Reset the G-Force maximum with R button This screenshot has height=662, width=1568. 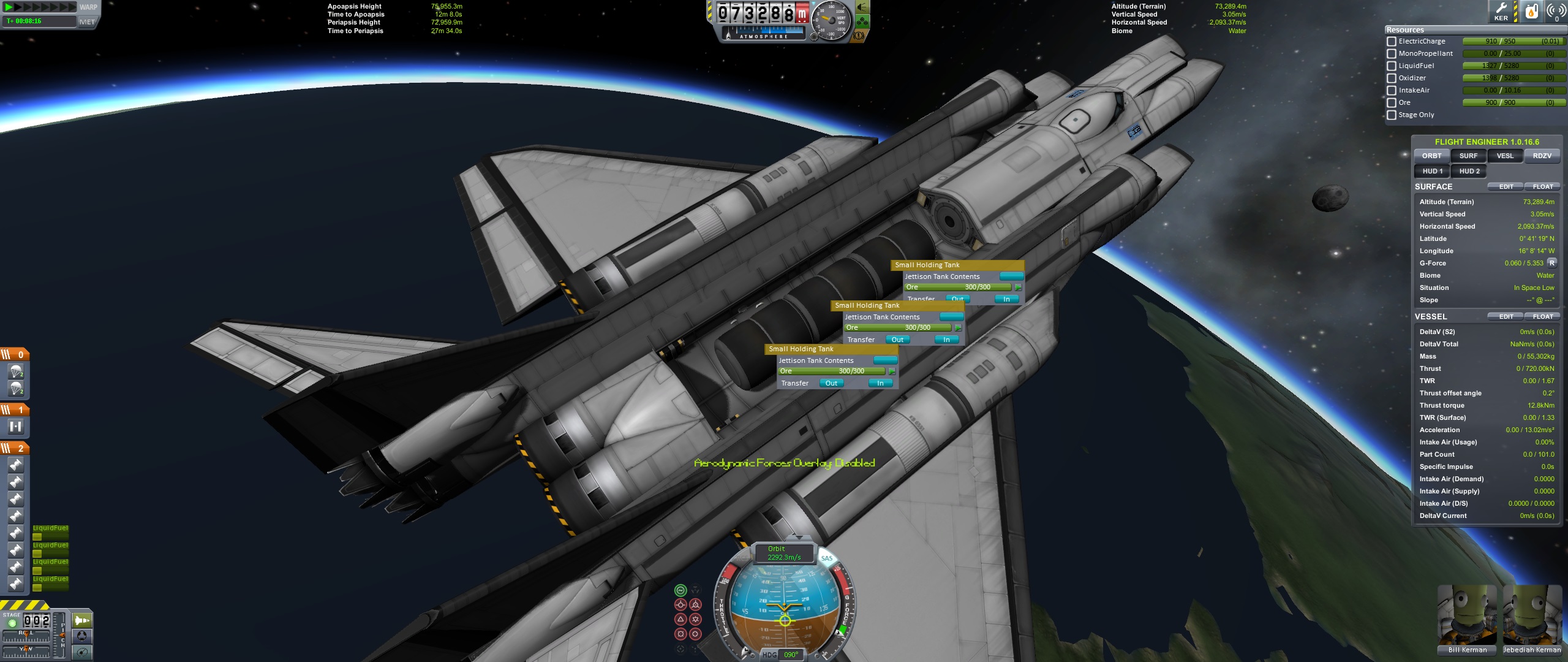[x=1552, y=263]
